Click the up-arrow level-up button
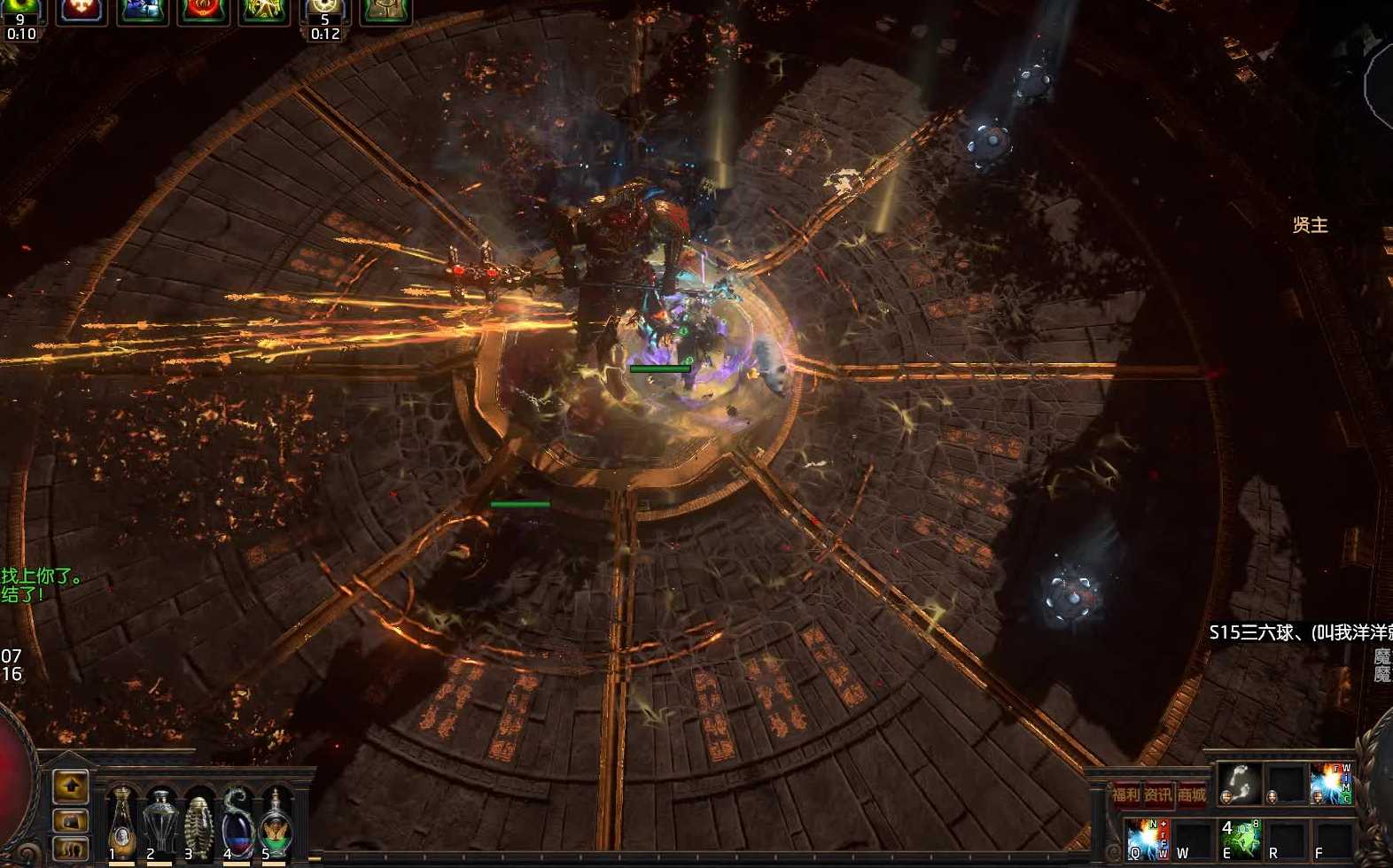This screenshot has height=868, width=1393. click(71, 785)
